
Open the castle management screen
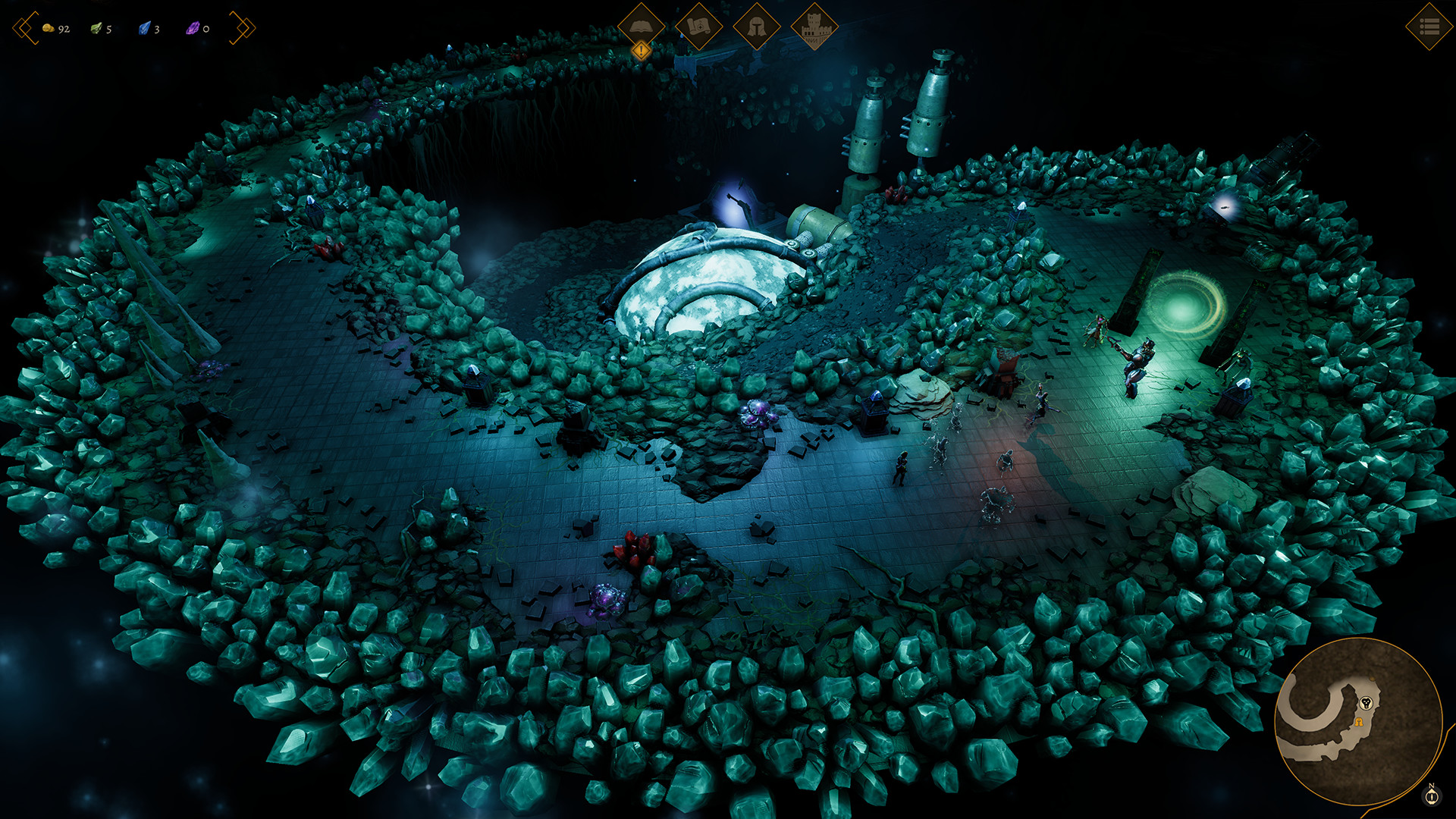tap(814, 27)
